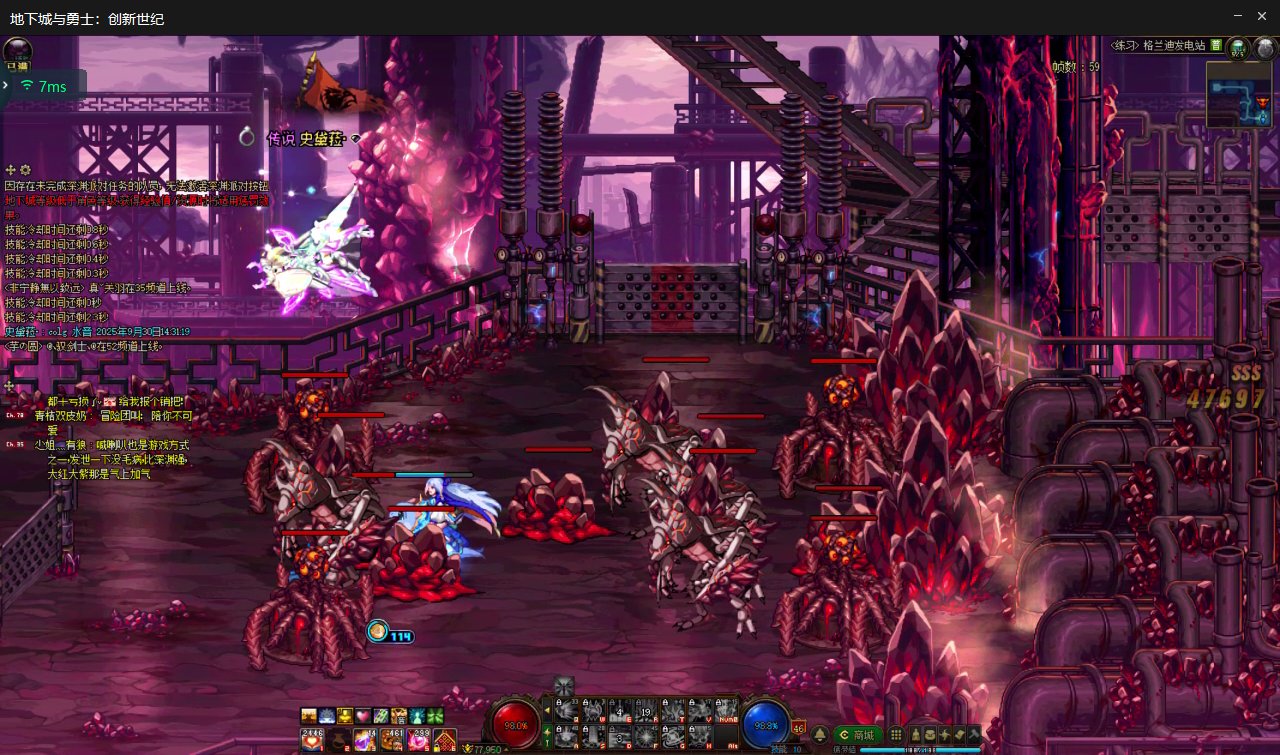Click the green 5/5 orb icon
This screenshot has width=1280, height=755.
[x=1238, y=47]
